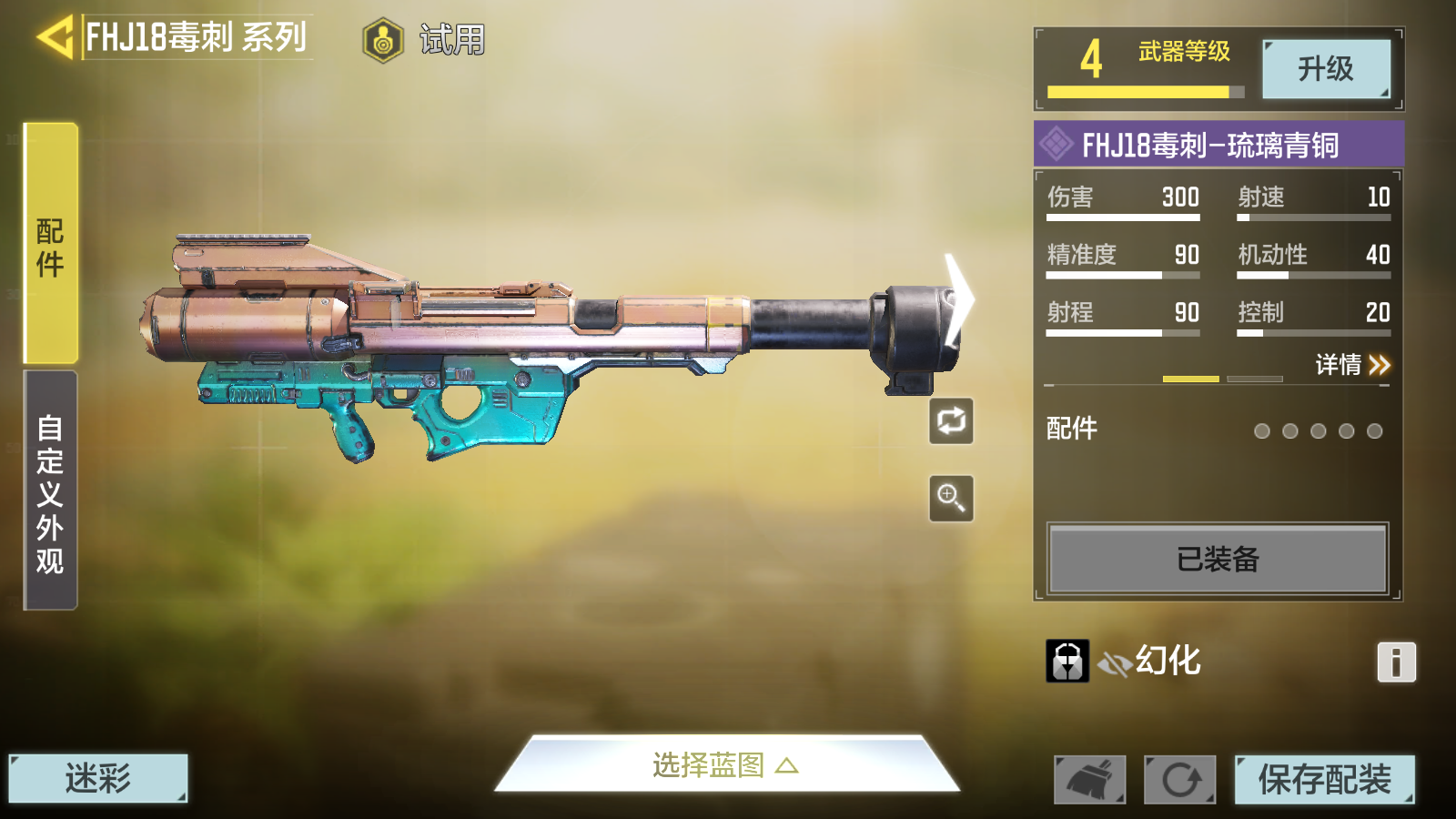Save loadout with 保存配装
This screenshot has width=1456, height=819.
click(x=1324, y=780)
